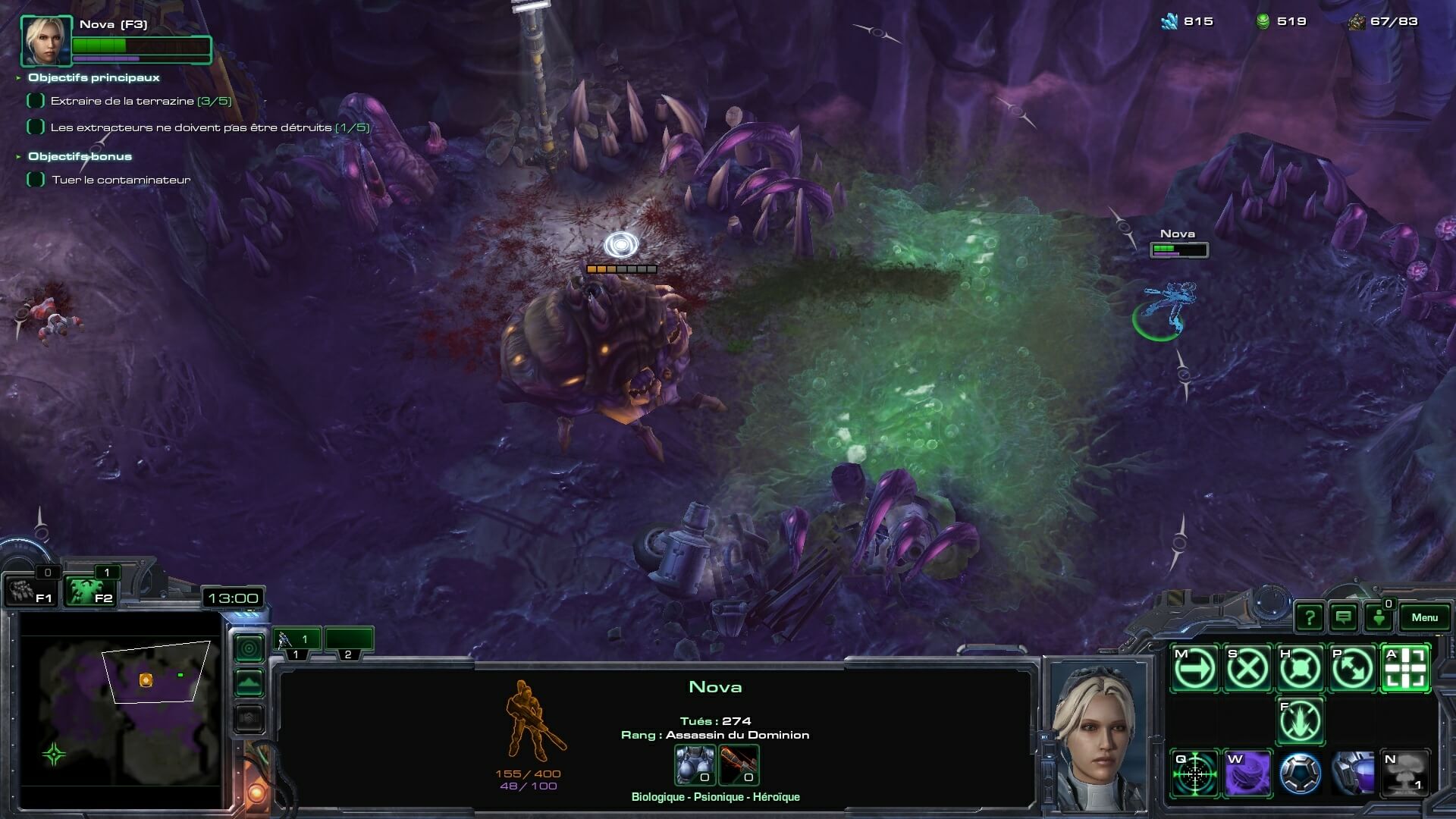Viewport: 1456px width, 819px height.
Task: Open the game Menu
Action: [x=1424, y=617]
